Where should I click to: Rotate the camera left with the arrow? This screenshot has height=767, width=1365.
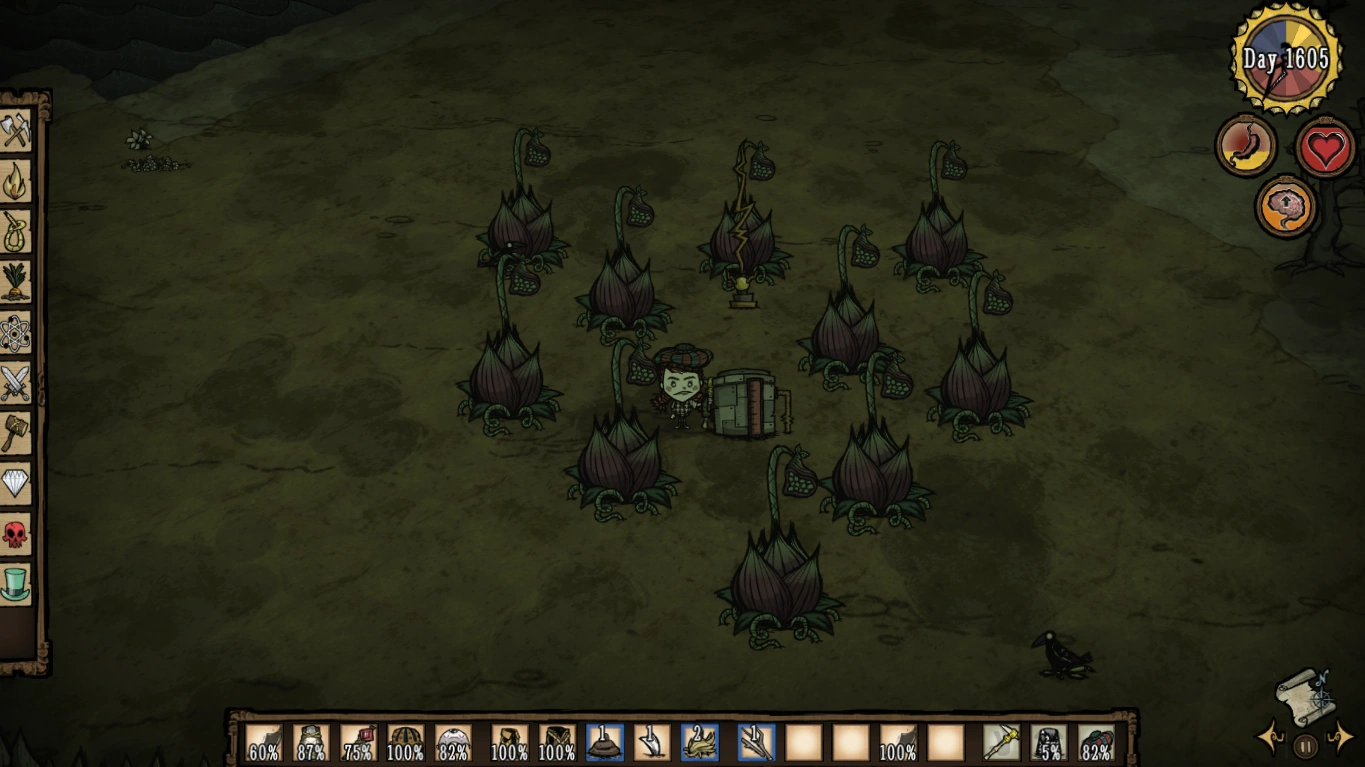pos(1269,739)
